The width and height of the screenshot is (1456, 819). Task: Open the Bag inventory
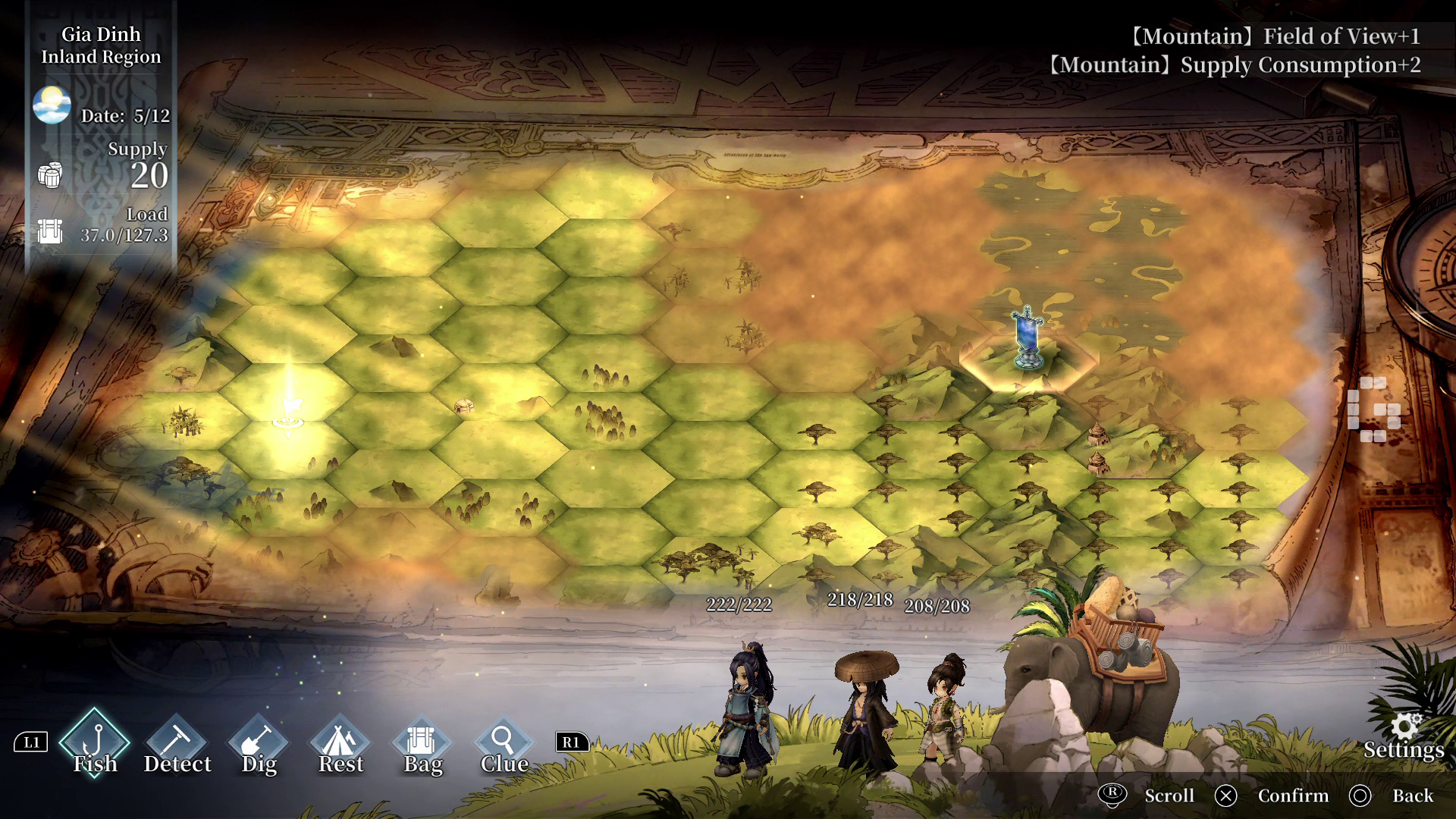point(422,743)
